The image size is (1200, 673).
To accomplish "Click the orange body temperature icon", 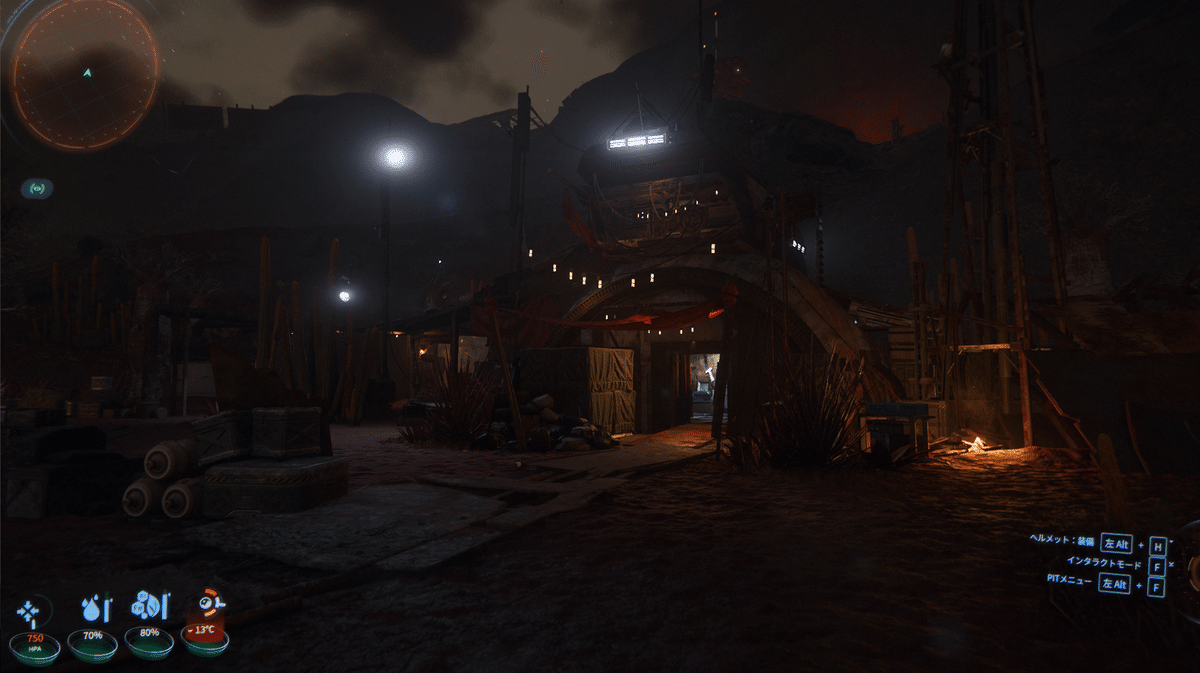I will 211,605.
